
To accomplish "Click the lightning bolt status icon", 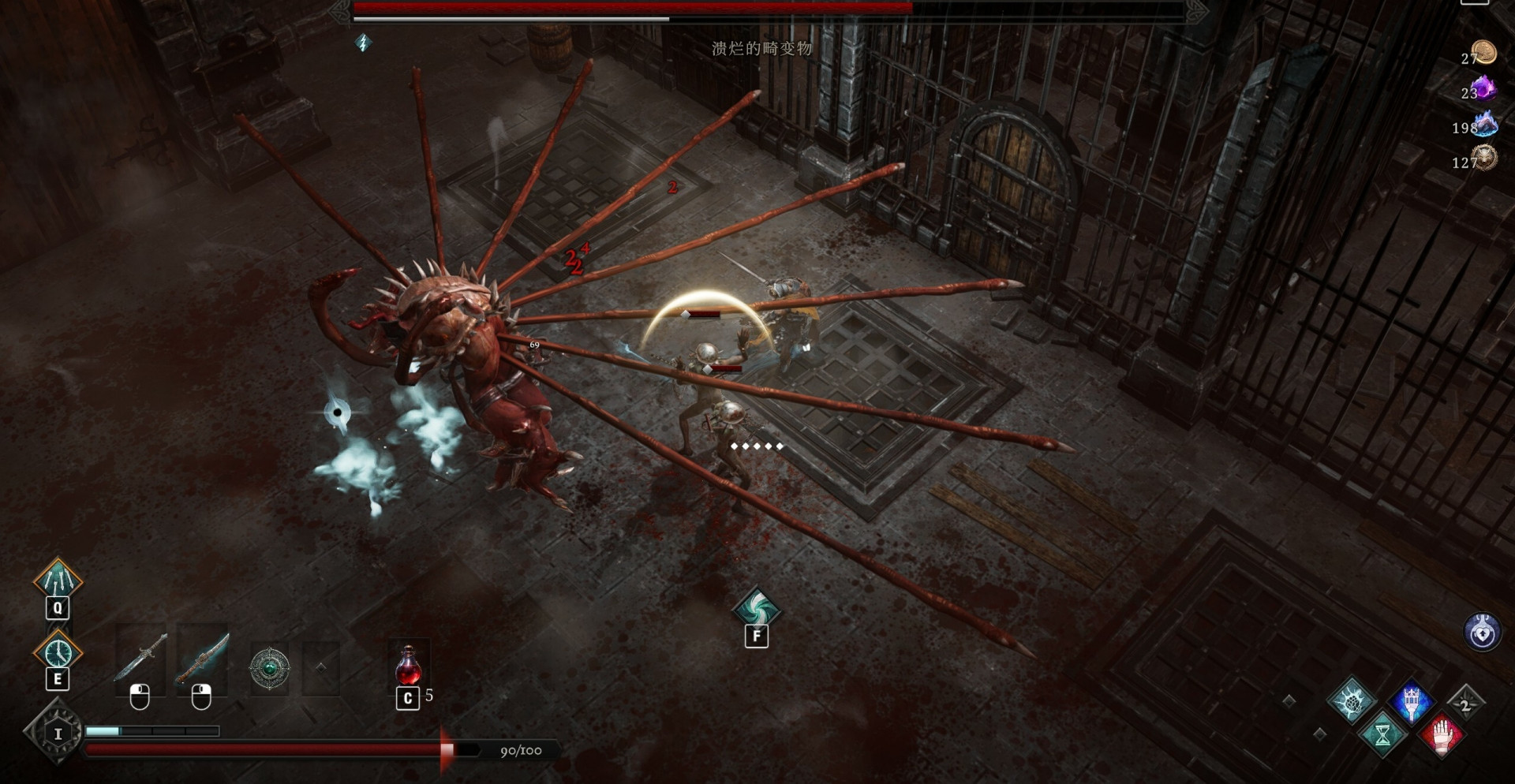I will 363,43.
